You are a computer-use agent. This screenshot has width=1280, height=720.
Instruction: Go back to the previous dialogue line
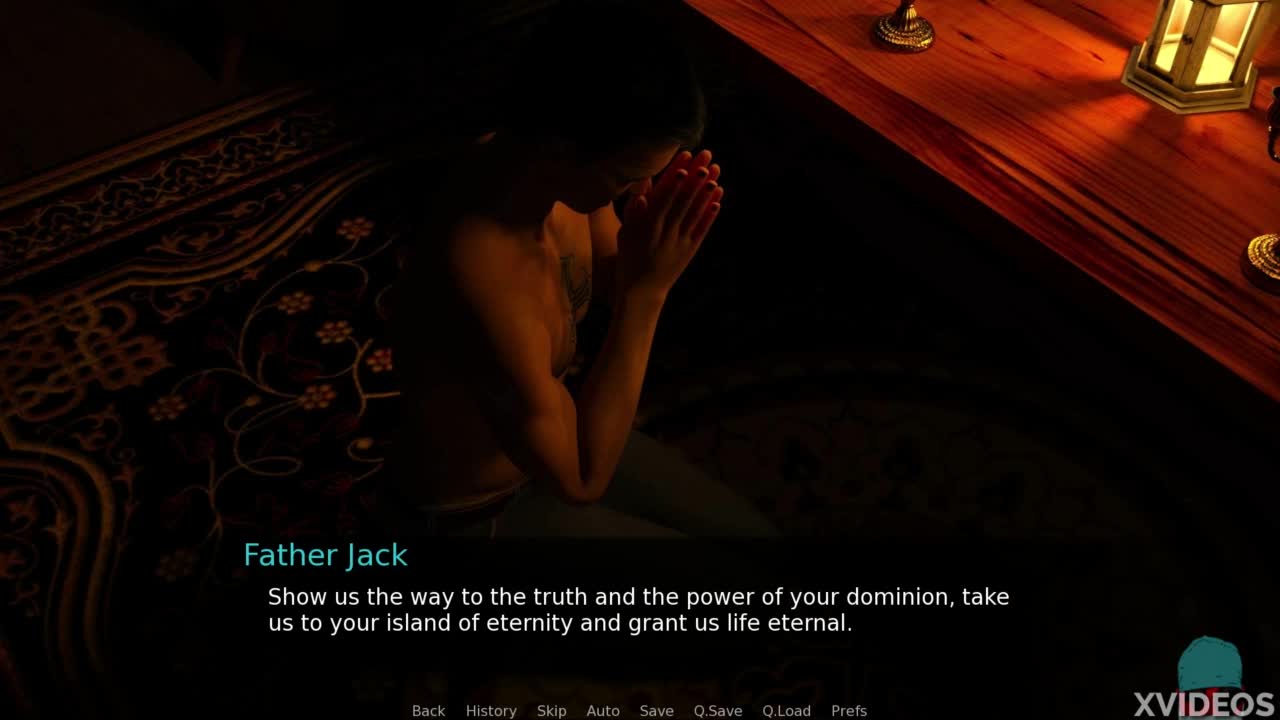[428, 711]
